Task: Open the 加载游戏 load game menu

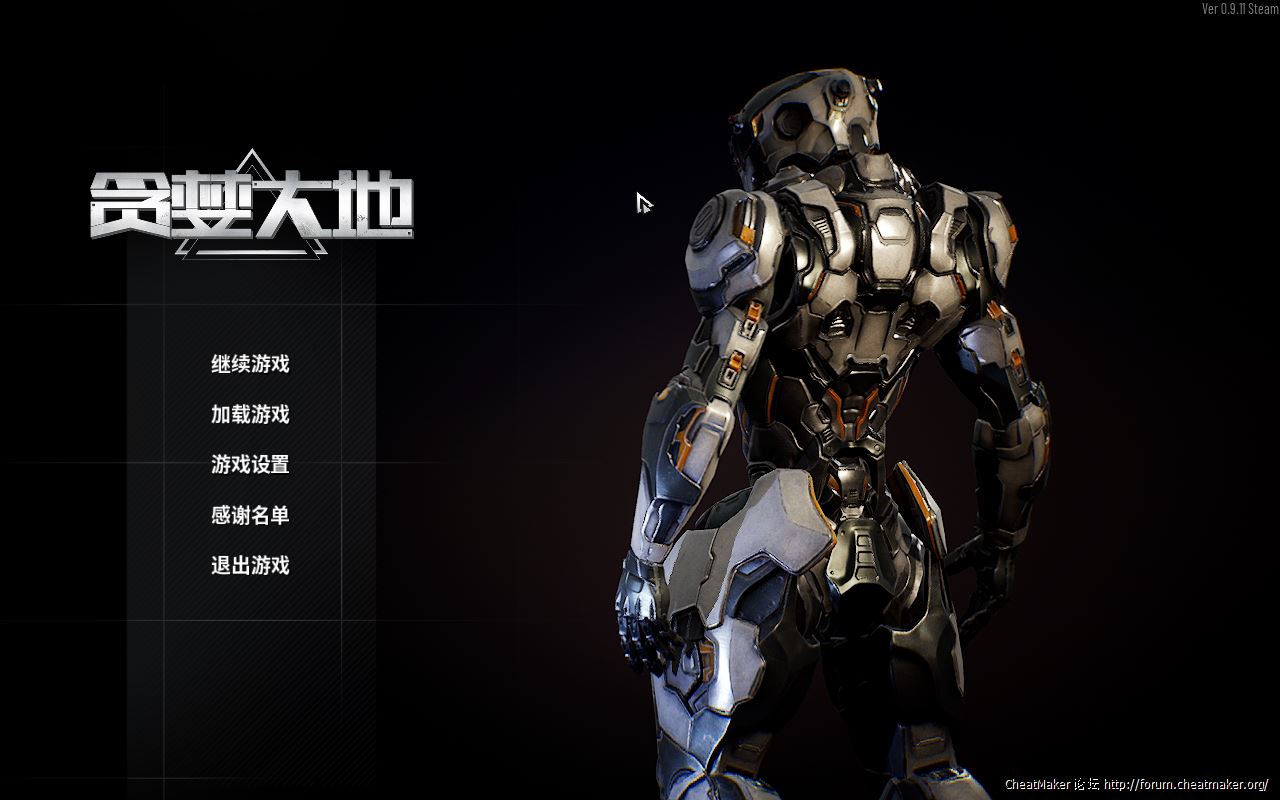Action: coord(250,414)
